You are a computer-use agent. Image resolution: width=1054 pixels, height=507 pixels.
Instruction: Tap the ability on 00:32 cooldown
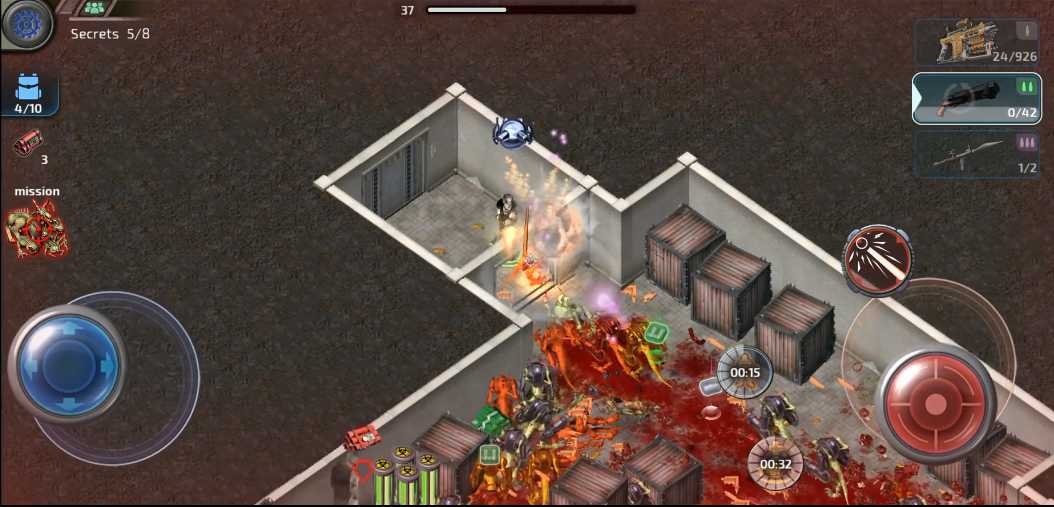click(x=775, y=463)
